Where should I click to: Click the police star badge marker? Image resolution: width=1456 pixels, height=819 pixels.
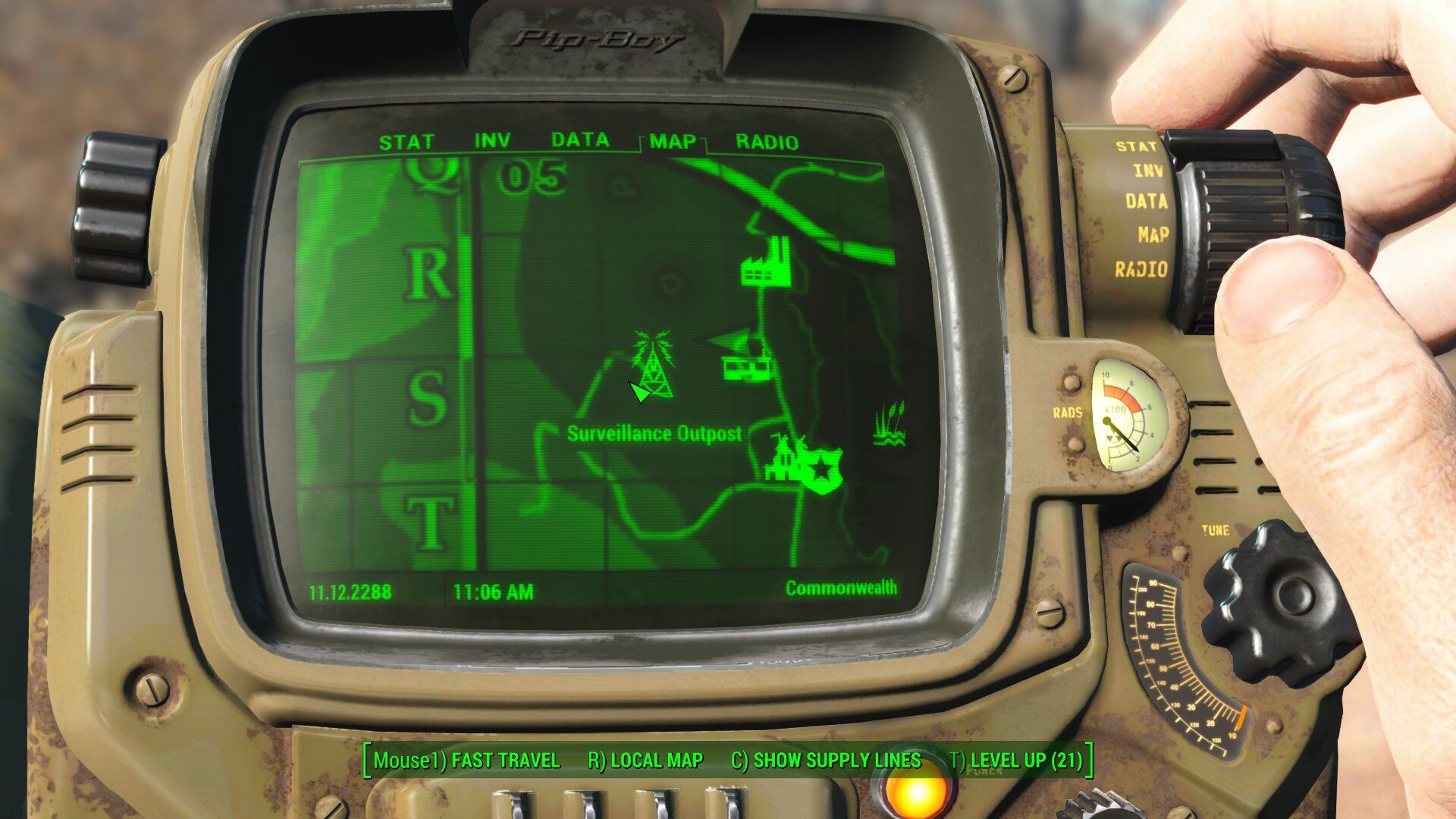coord(821,470)
